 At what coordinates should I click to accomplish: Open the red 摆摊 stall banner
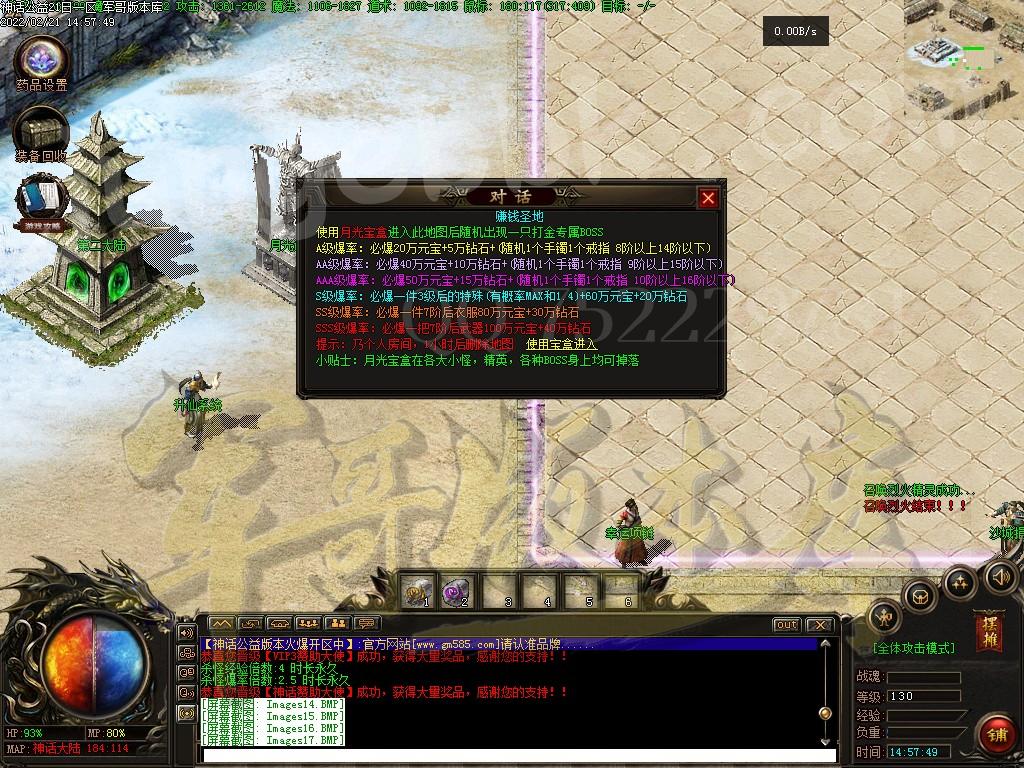point(989,630)
